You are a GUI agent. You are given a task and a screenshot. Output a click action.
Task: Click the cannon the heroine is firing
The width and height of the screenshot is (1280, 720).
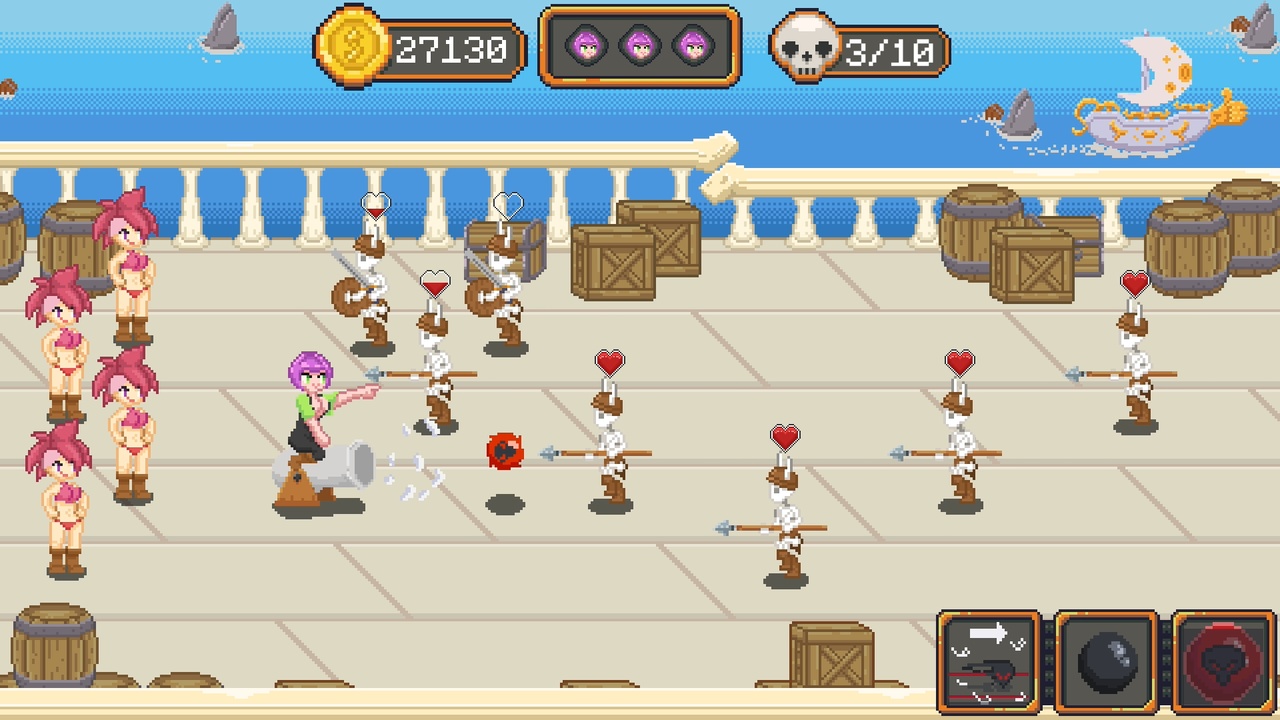tap(330, 465)
